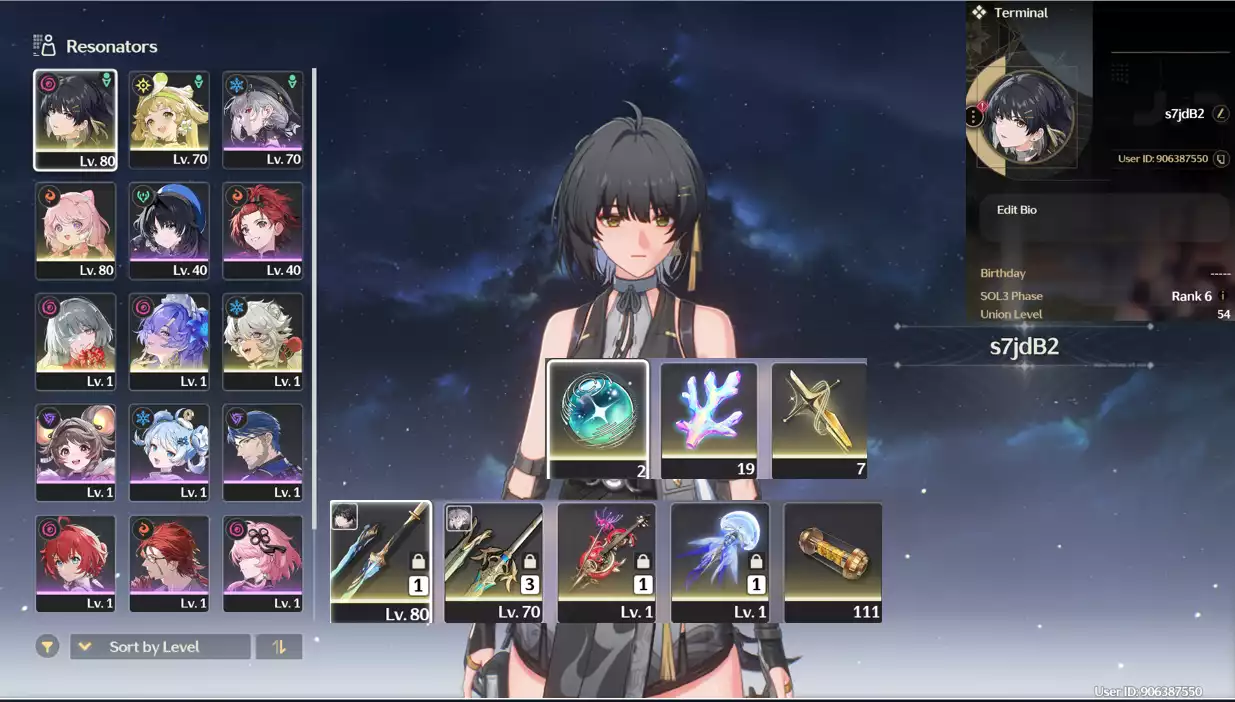Pick the pink-haired Lv. 80 resonator
The image size is (1235, 702).
tap(75, 230)
